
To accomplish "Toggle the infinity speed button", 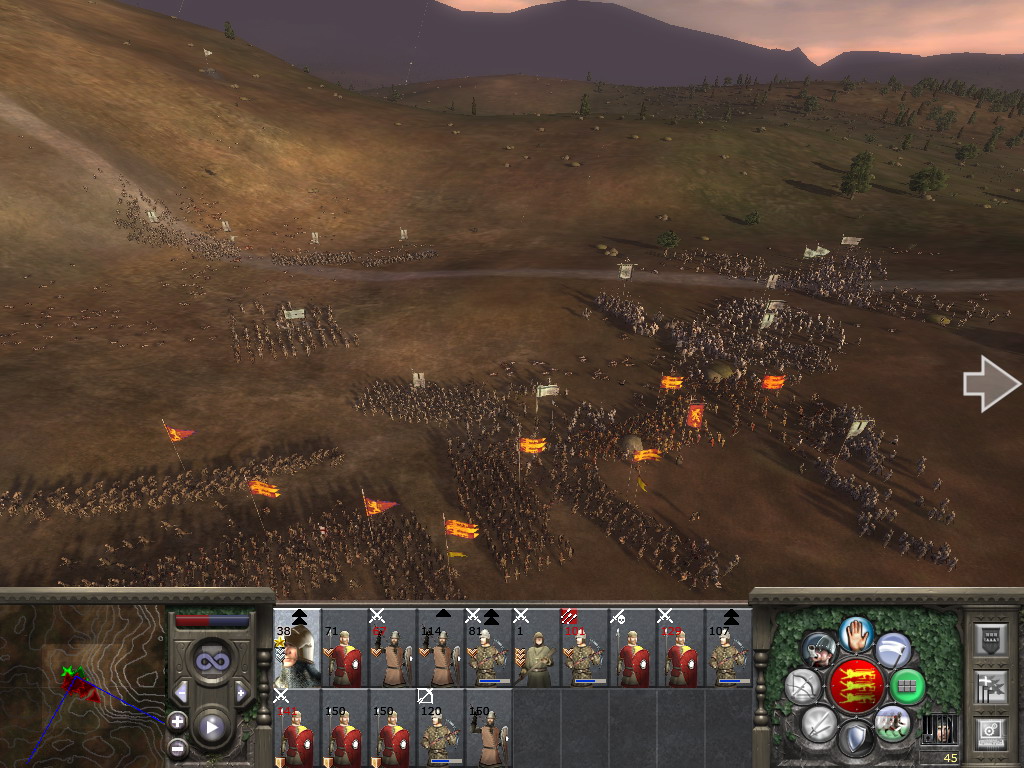I will [211, 662].
